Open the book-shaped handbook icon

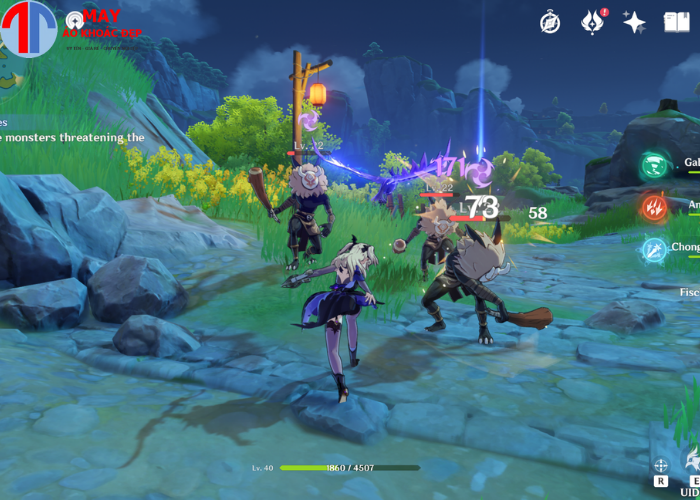point(677,22)
